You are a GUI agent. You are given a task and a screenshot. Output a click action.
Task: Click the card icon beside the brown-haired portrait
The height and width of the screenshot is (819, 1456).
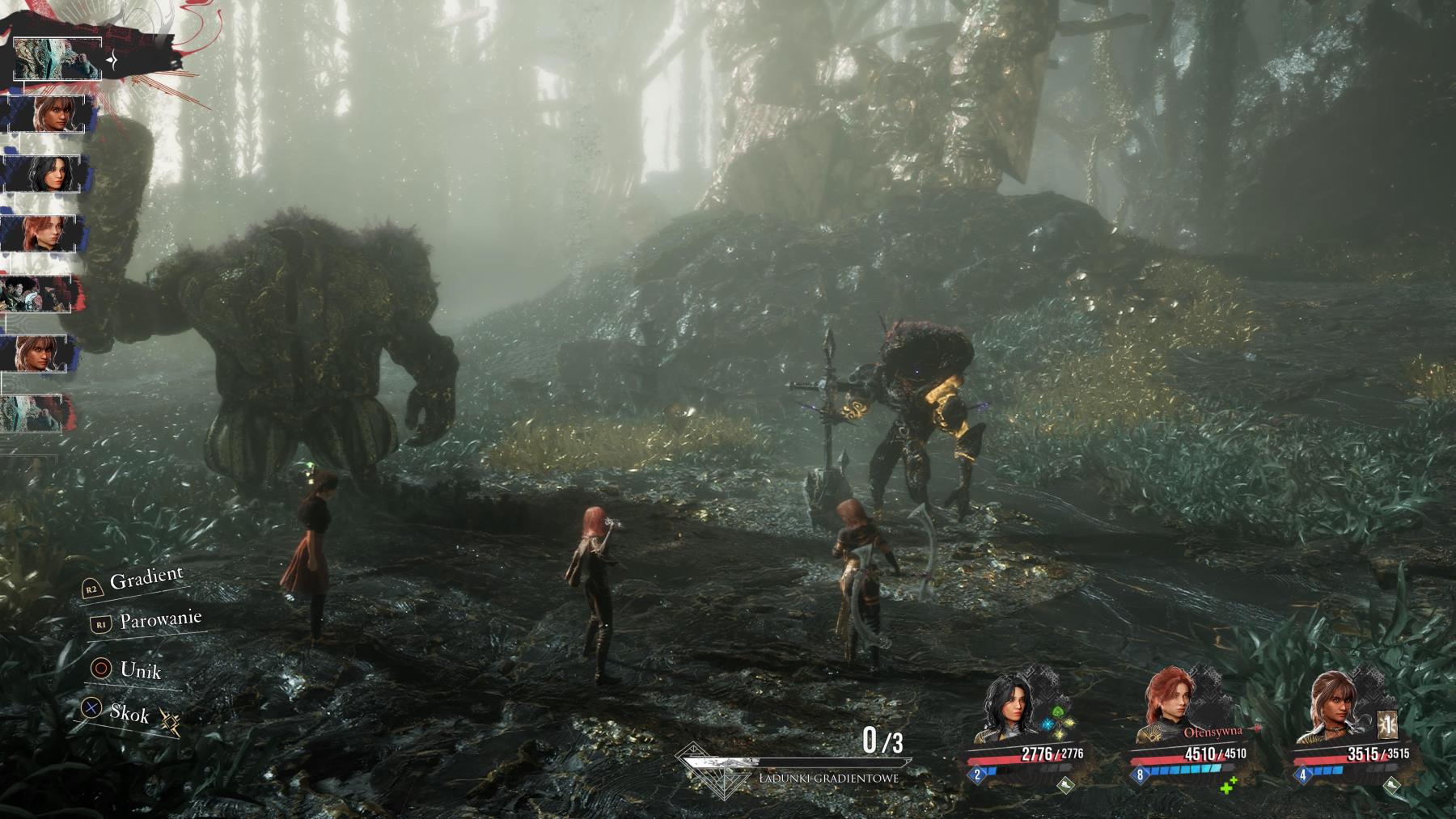coord(1386,726)
